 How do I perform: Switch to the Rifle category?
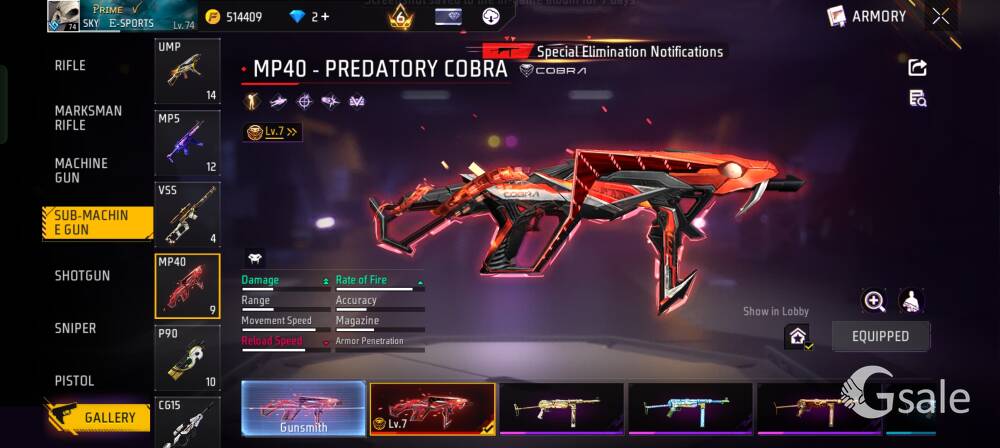(x=70, y=66)
